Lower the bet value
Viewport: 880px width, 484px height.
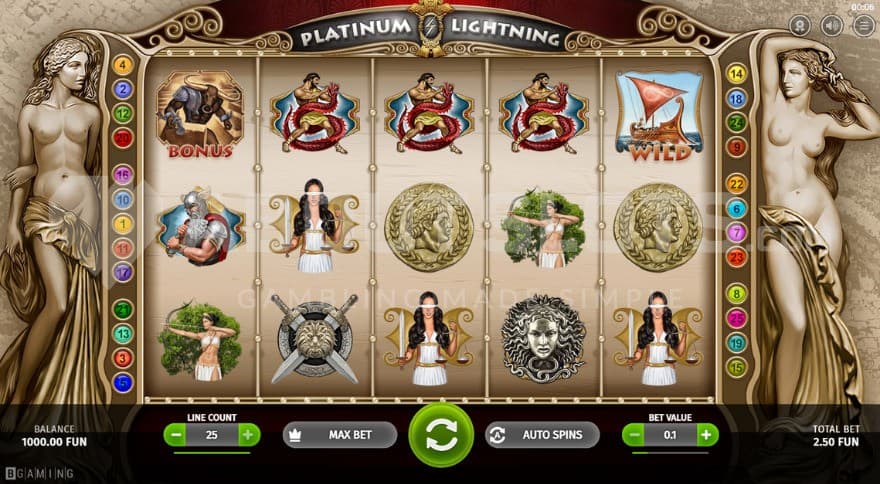634,435
